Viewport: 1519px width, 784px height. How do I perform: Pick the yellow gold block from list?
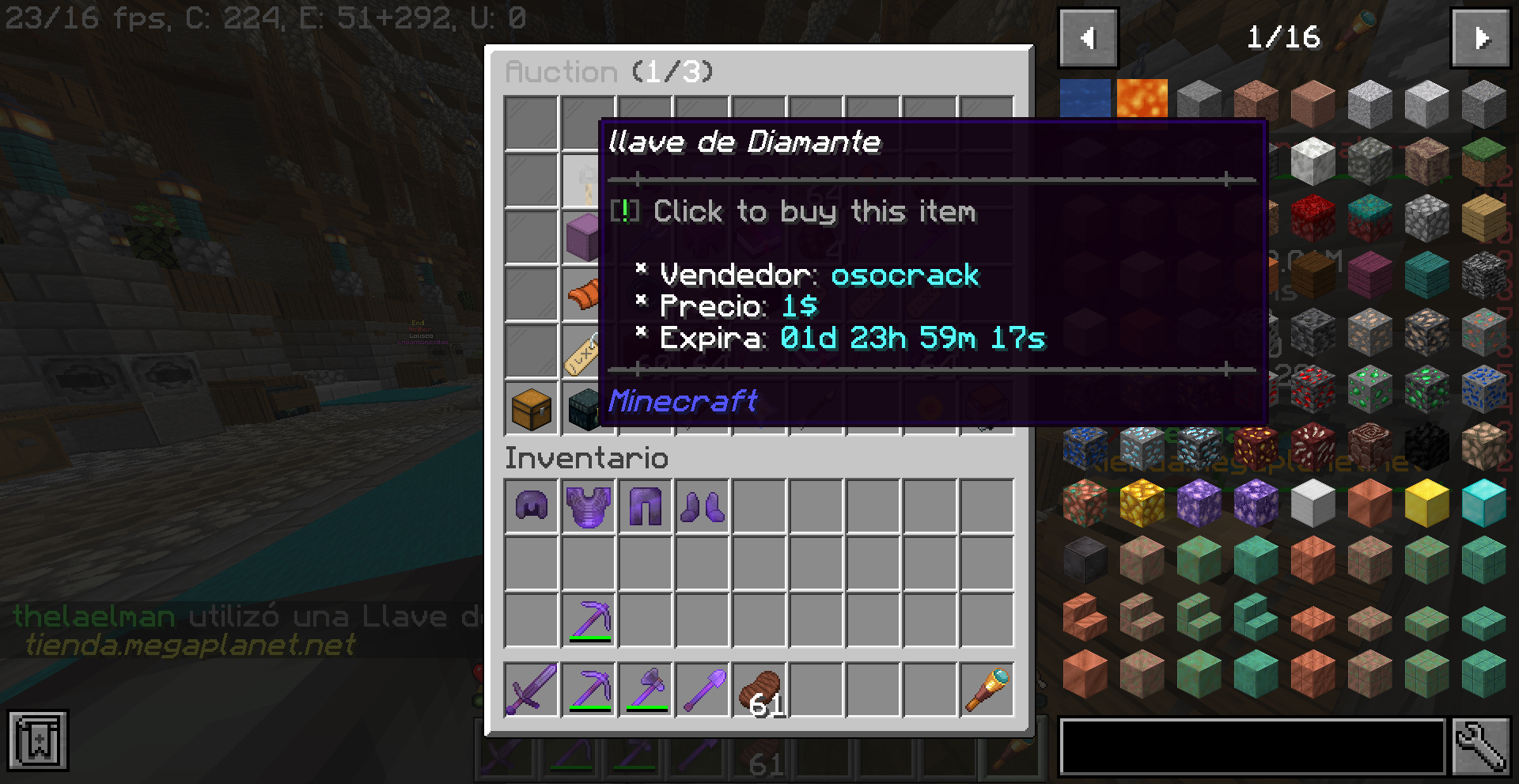pos(1426,502)
